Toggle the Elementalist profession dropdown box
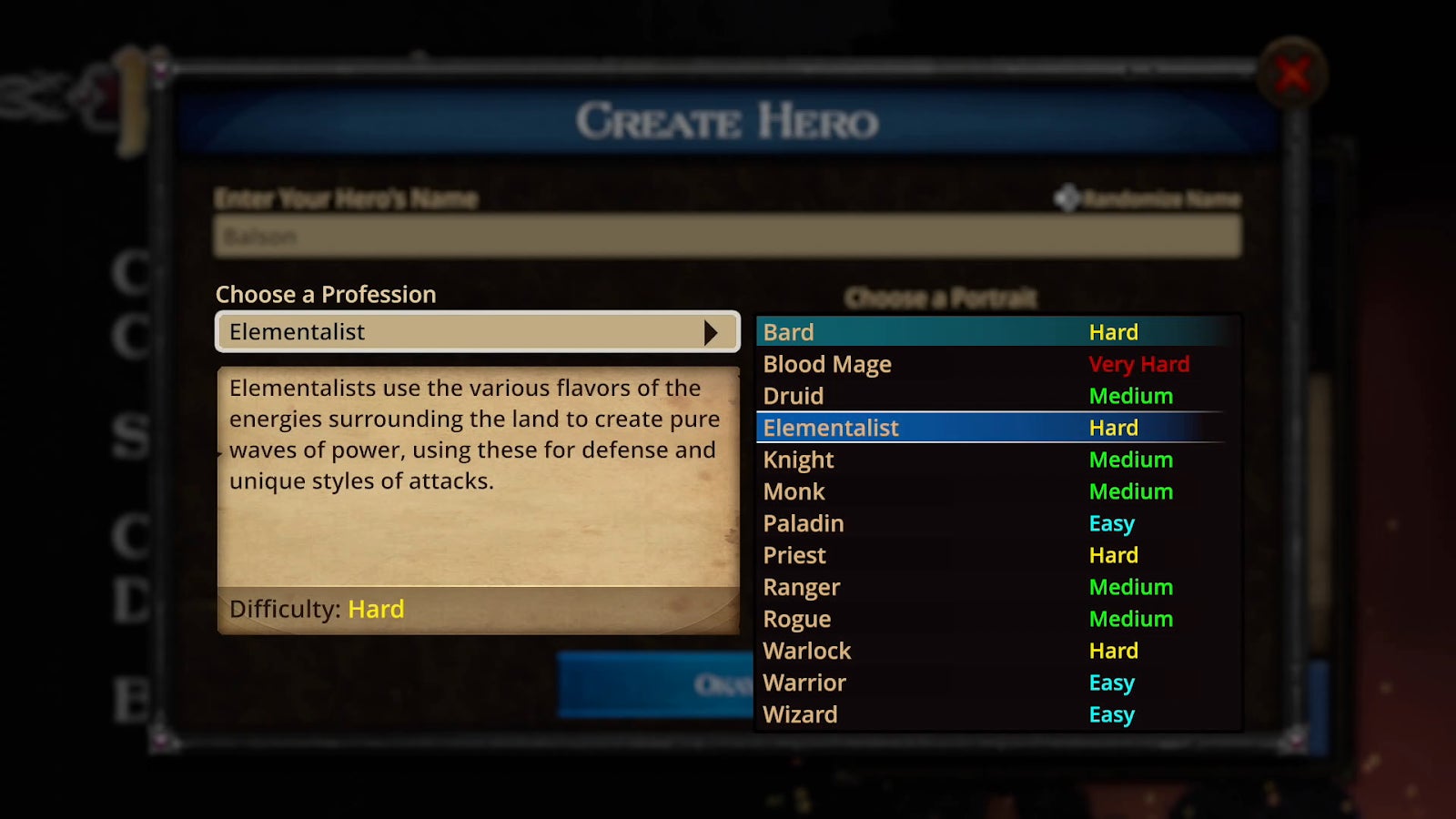 [x=478, y=332]
